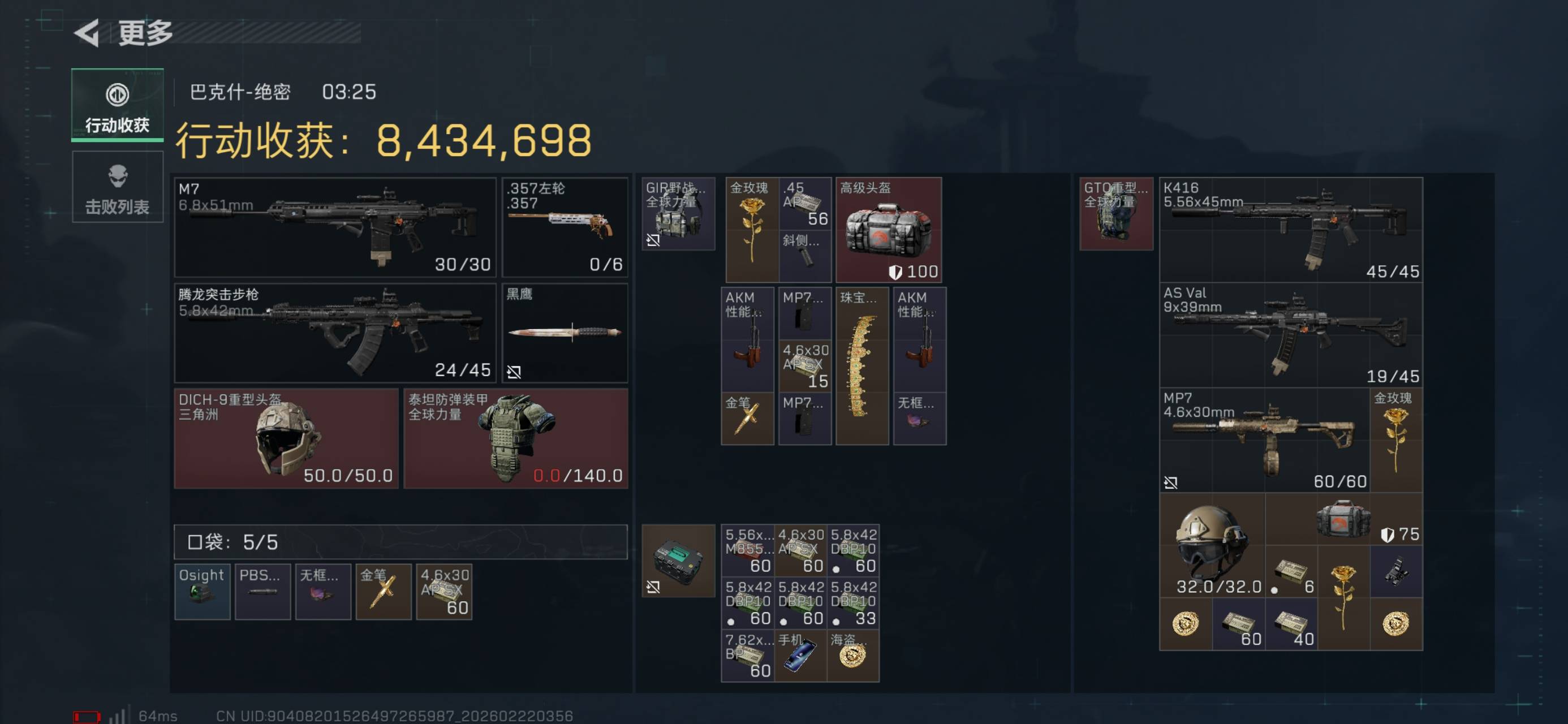Select the GIR野战 chest rig slot

tap(678, 214)
